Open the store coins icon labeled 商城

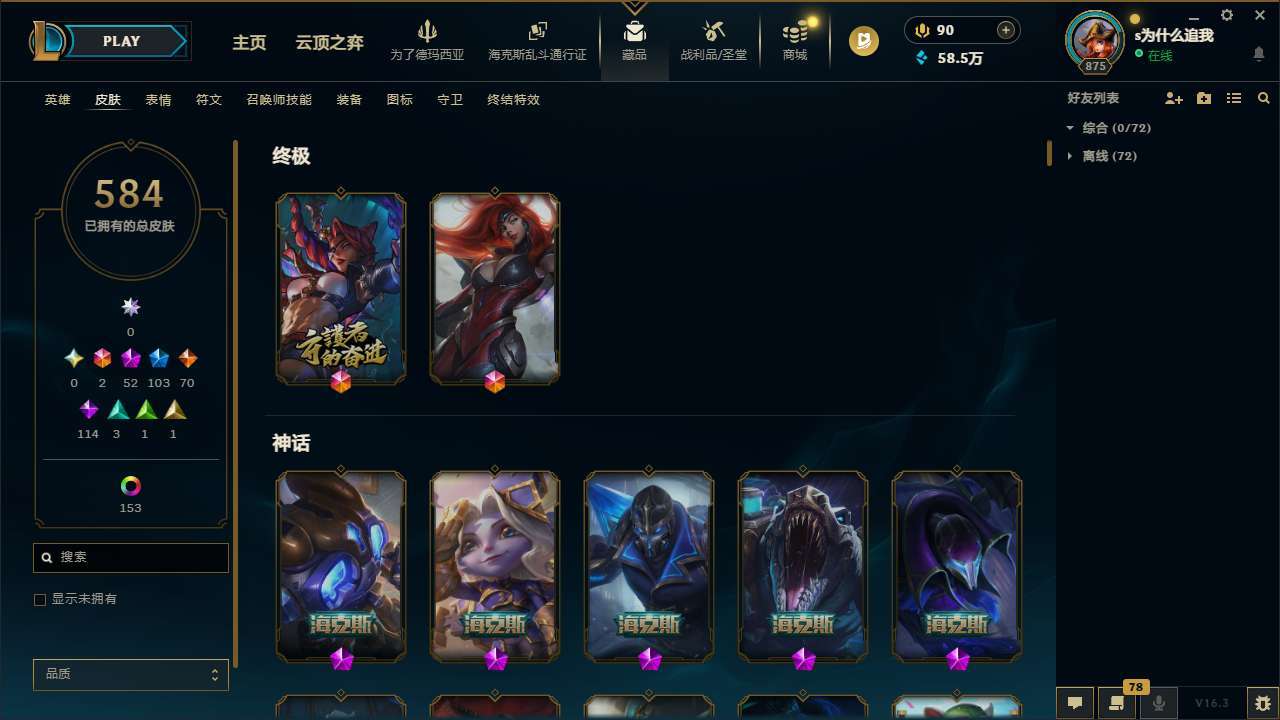click(794, 31)
